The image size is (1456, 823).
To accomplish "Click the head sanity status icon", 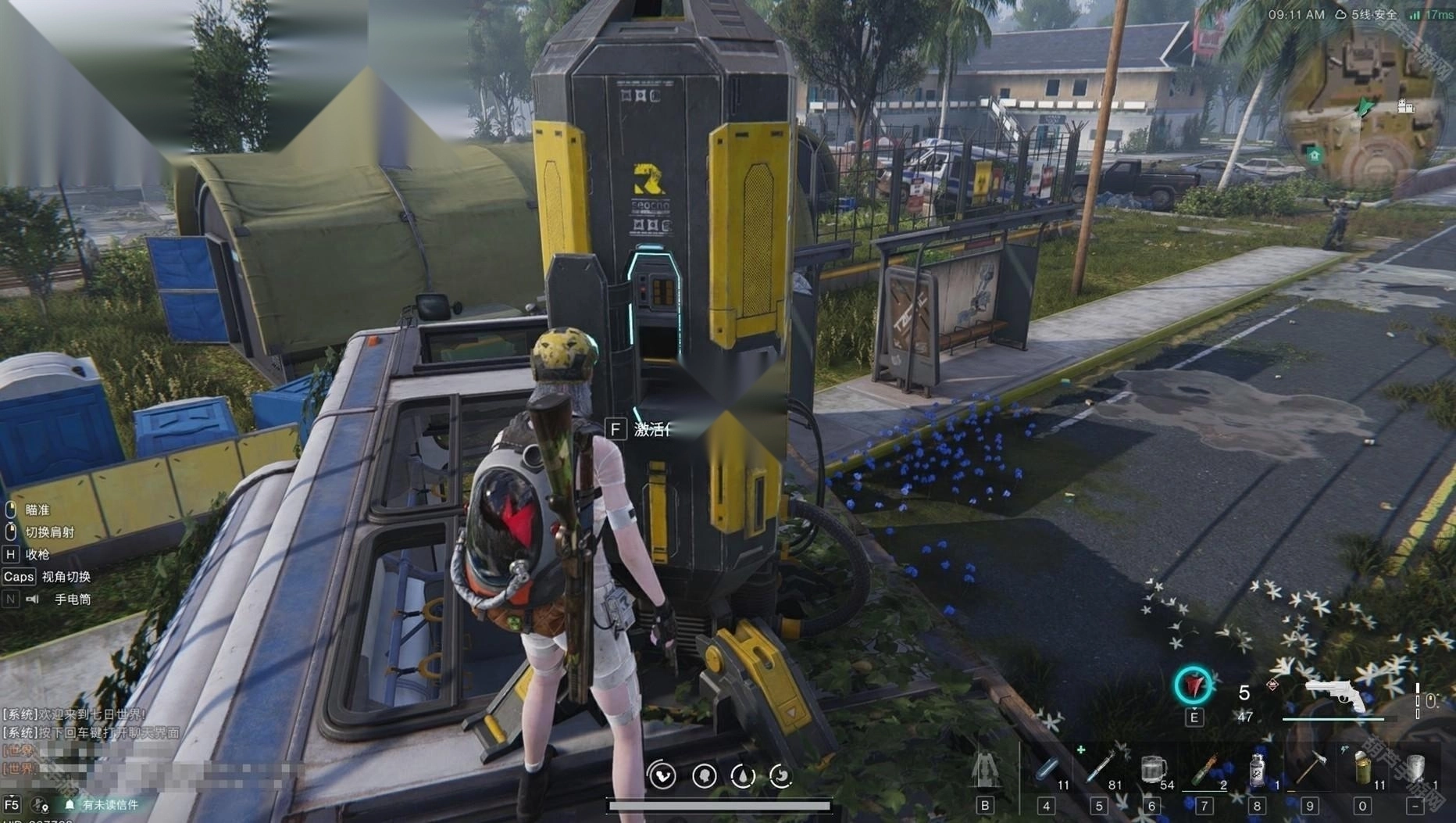I will point(704,775).
